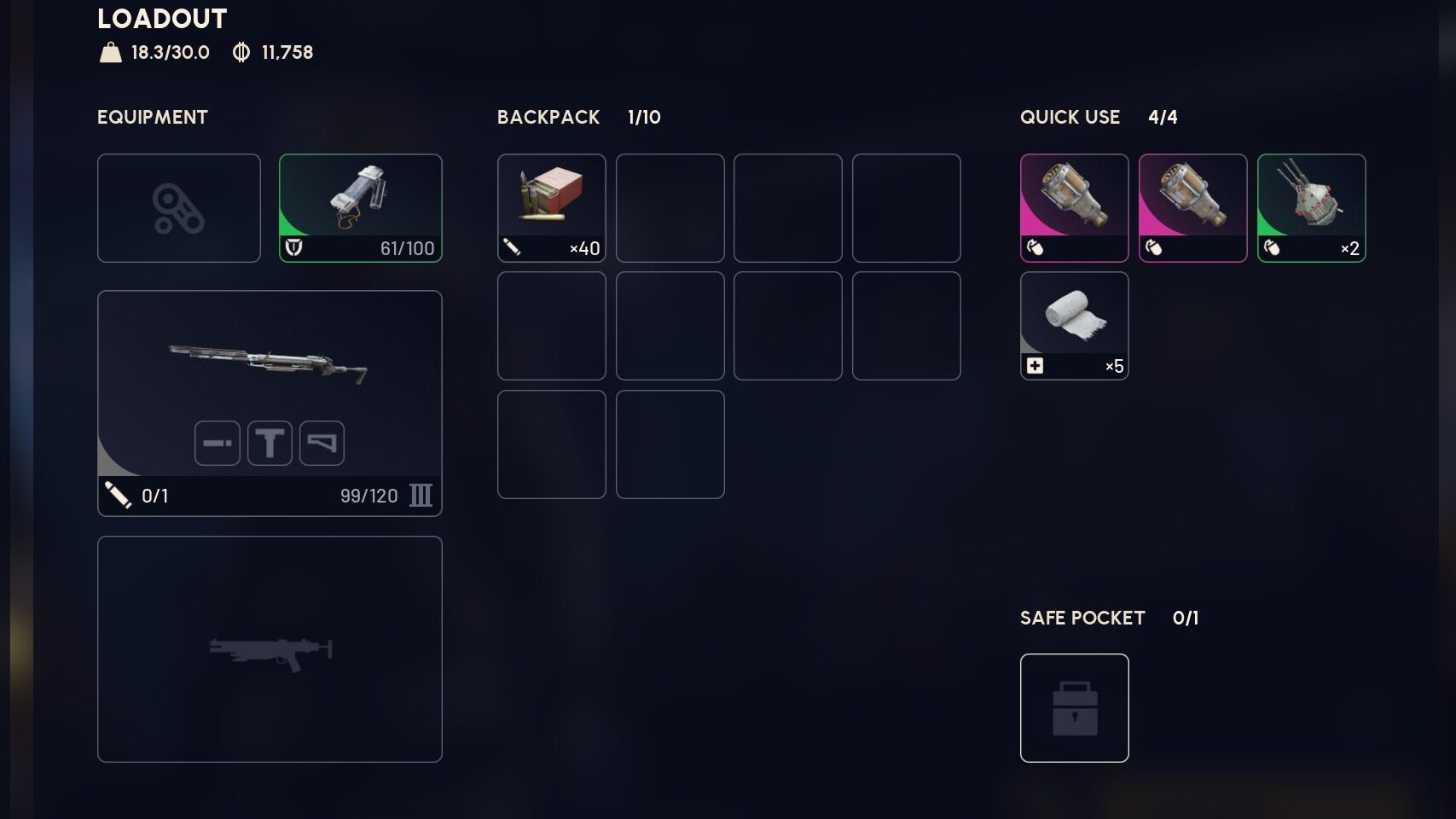Select the green grenade stack of 2
Screen dimensions: 1456x819
click(1311, 207)
